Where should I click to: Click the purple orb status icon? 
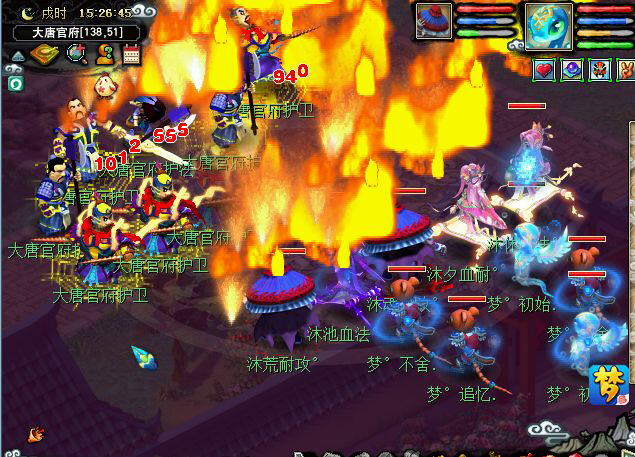[571, 69]
